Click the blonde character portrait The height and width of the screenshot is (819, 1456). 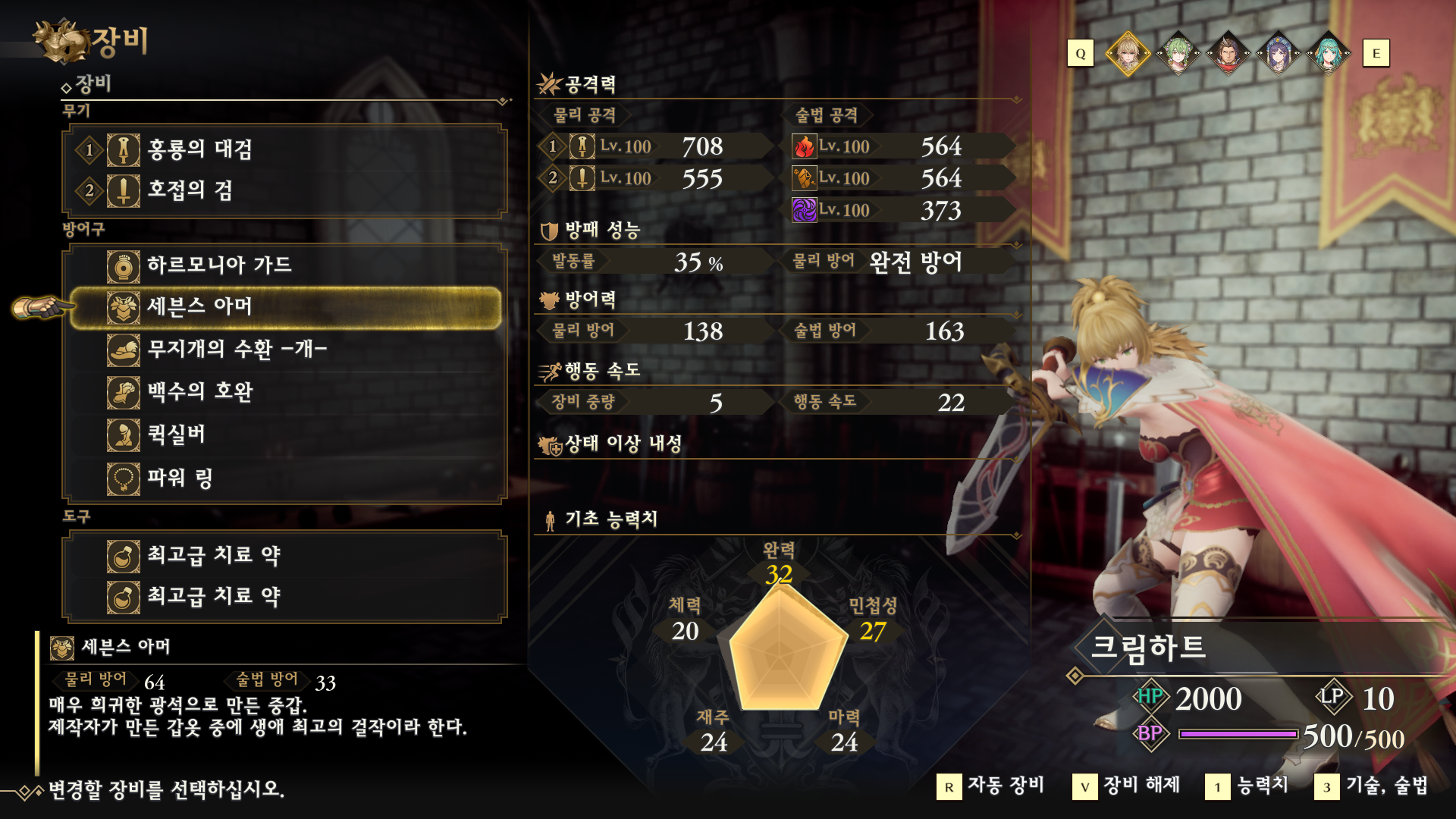click(1128, 54)
